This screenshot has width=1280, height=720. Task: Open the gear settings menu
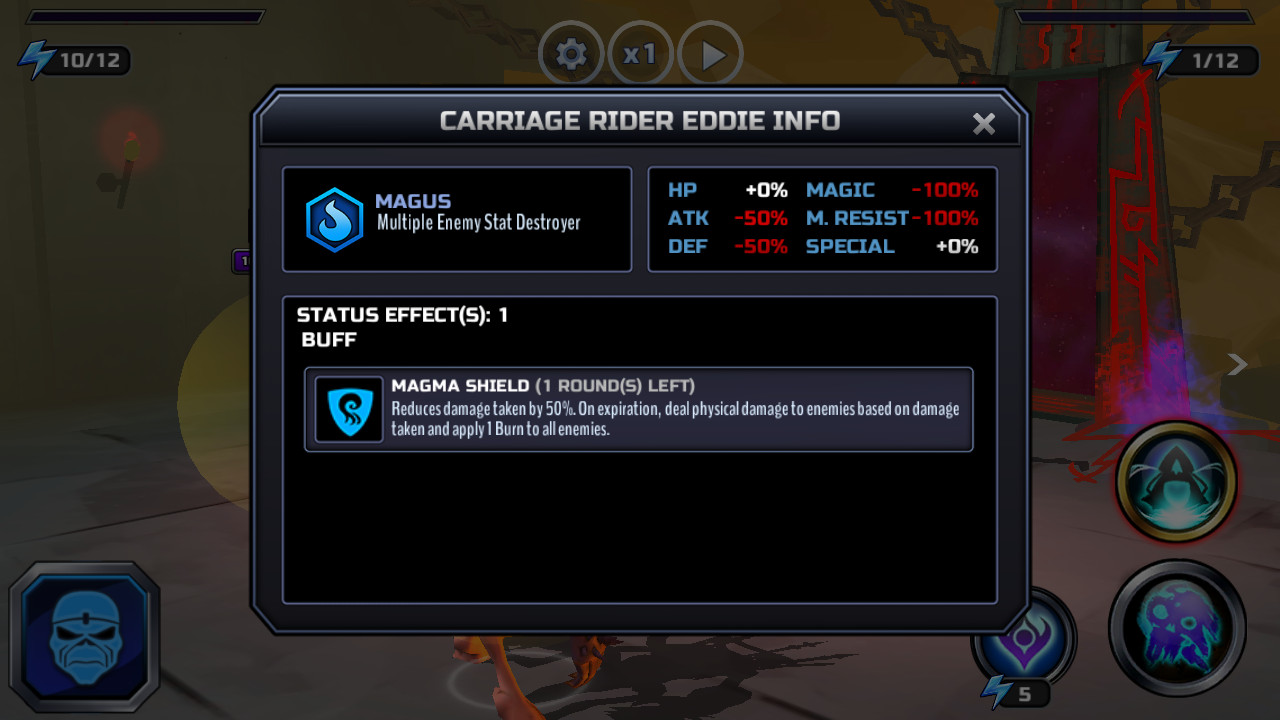pyautogui.click(x=571, y=54)
